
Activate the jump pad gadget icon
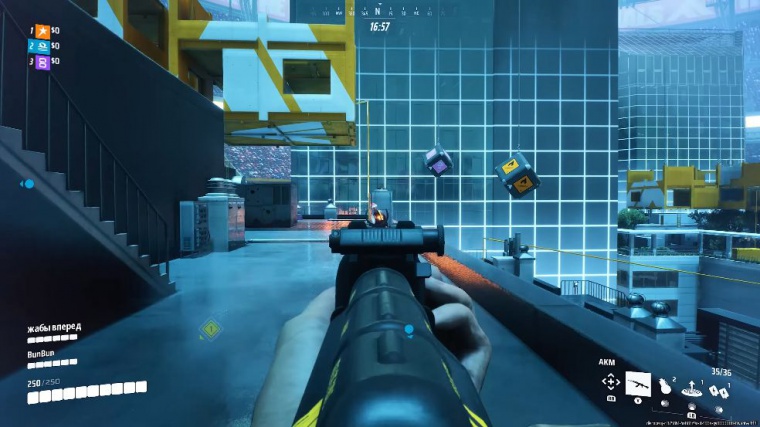point(691,388)
